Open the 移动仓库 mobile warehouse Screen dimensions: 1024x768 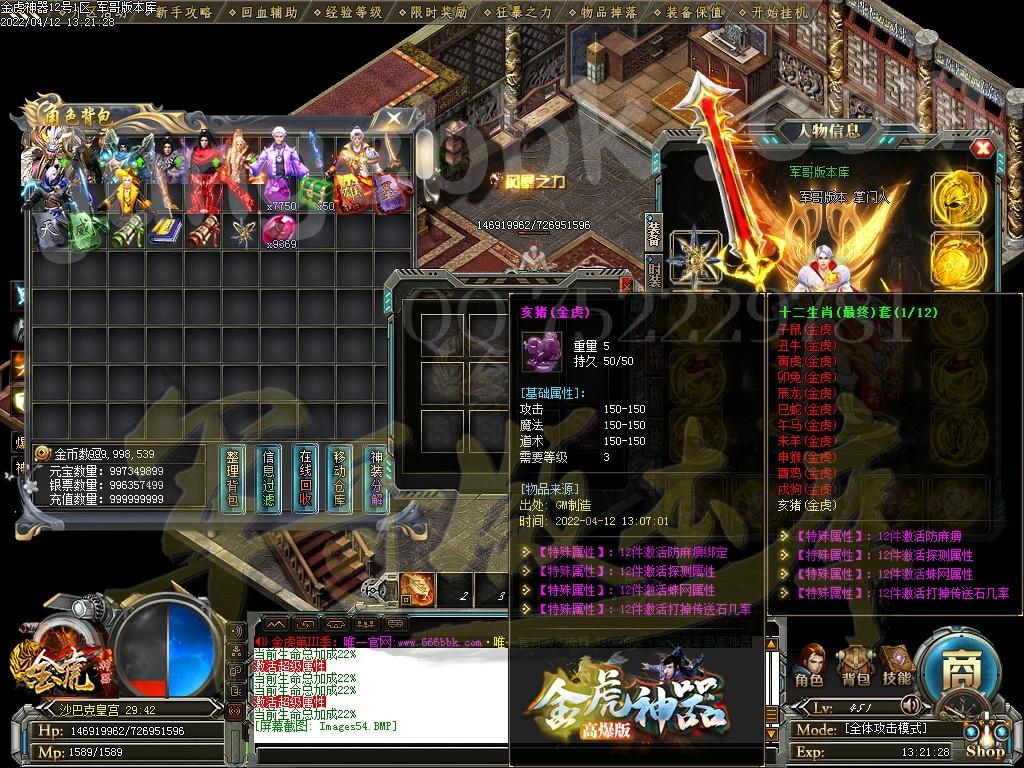click(x=341, y=479)
